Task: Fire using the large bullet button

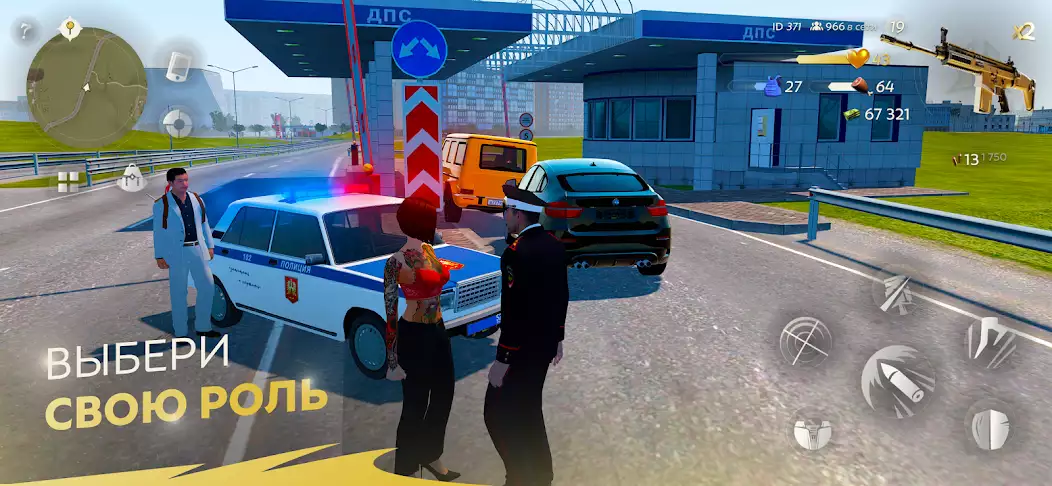Action: [x=897, y=381]
